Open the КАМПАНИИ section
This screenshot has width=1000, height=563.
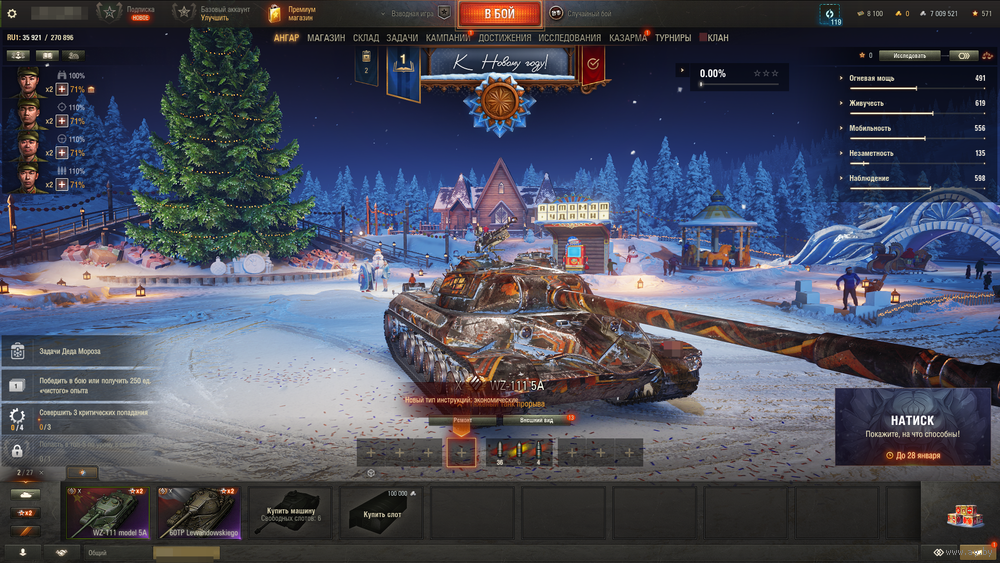[447, 38]
